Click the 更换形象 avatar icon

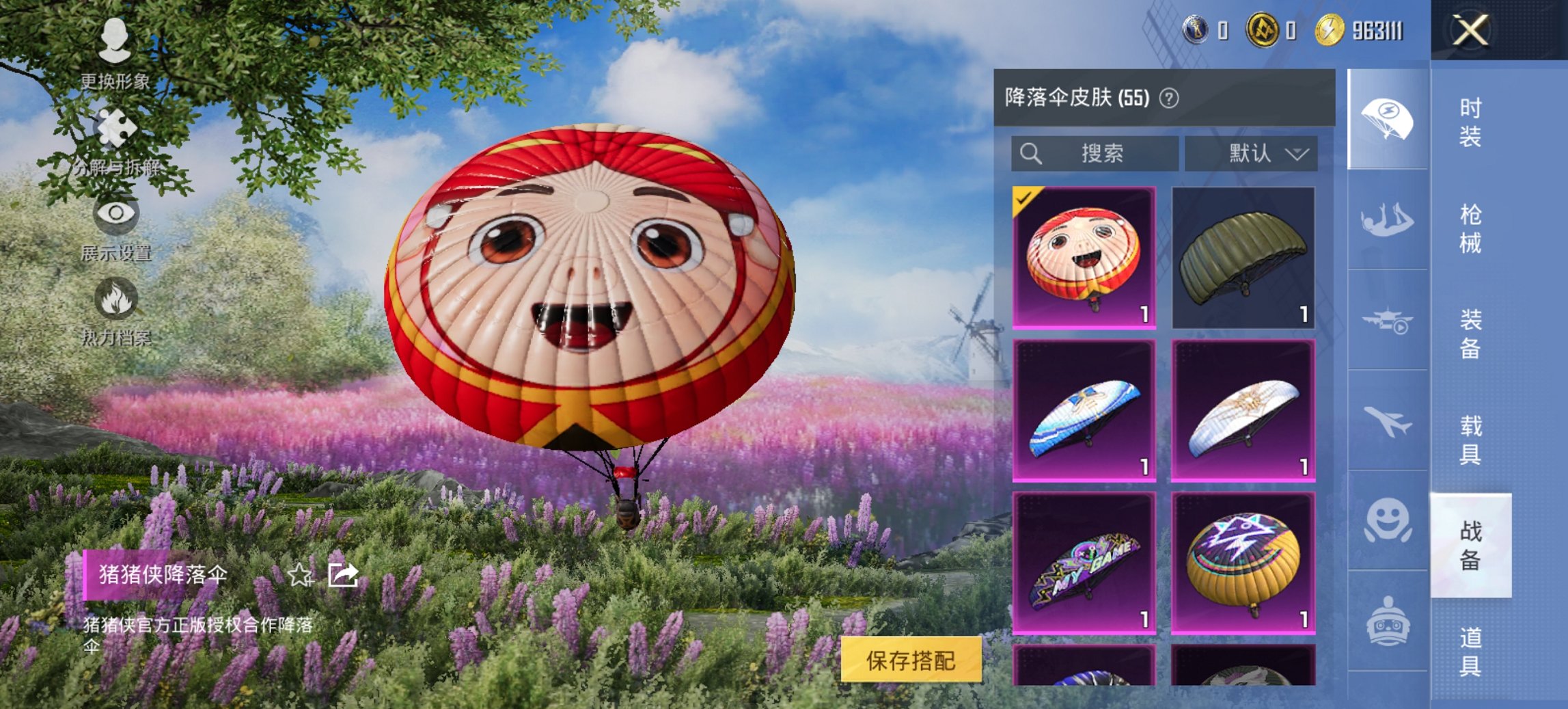(116, 41)
